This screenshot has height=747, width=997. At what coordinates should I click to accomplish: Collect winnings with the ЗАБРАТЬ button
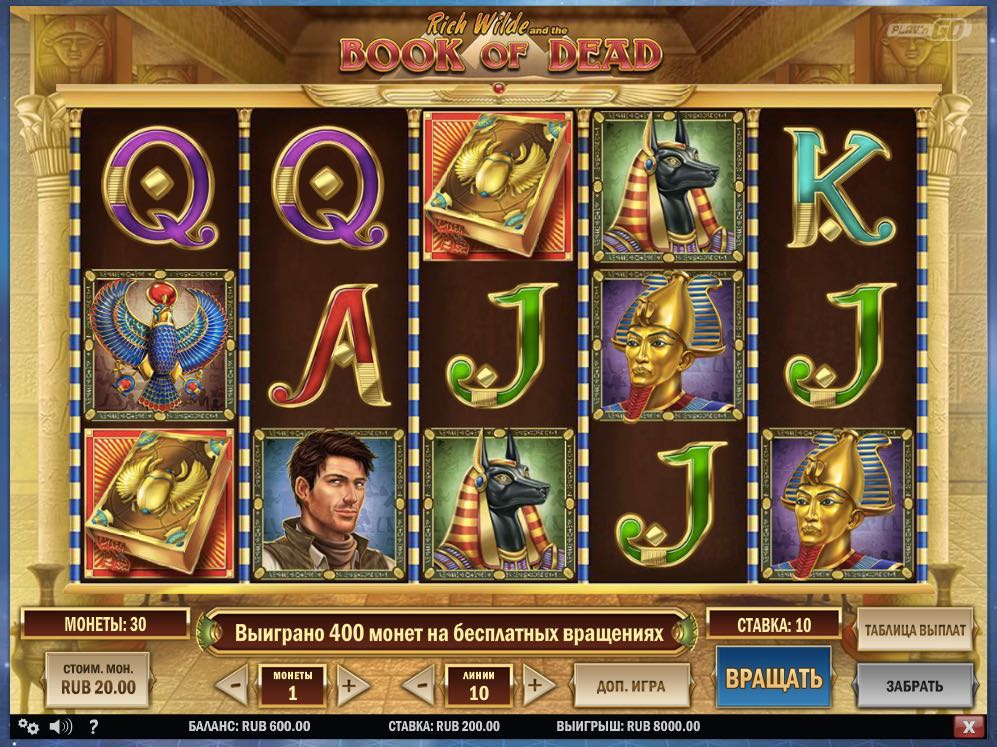pyautogui.click(x=914, y=686)
